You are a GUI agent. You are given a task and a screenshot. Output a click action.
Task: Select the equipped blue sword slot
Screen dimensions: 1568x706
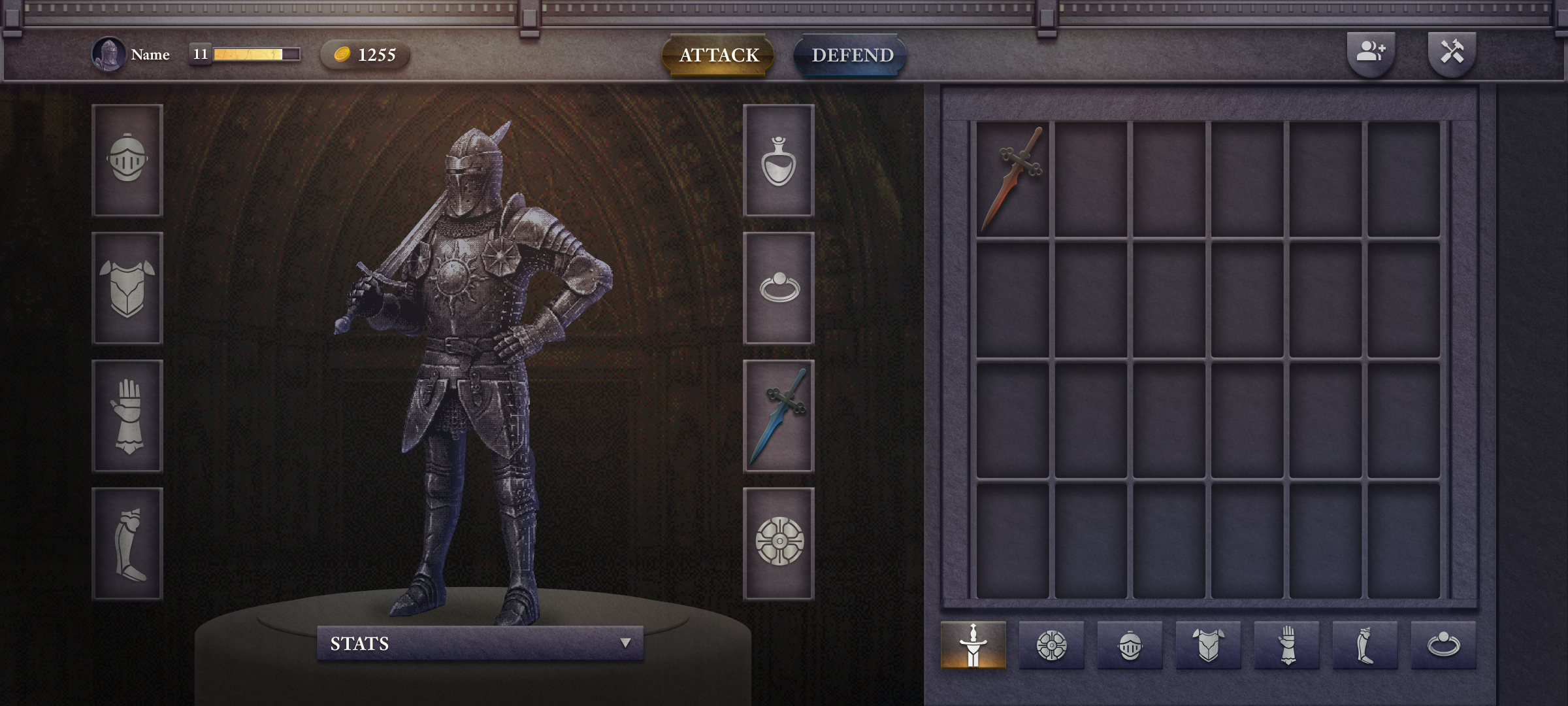pyautogui.click(x=779, y=416)
